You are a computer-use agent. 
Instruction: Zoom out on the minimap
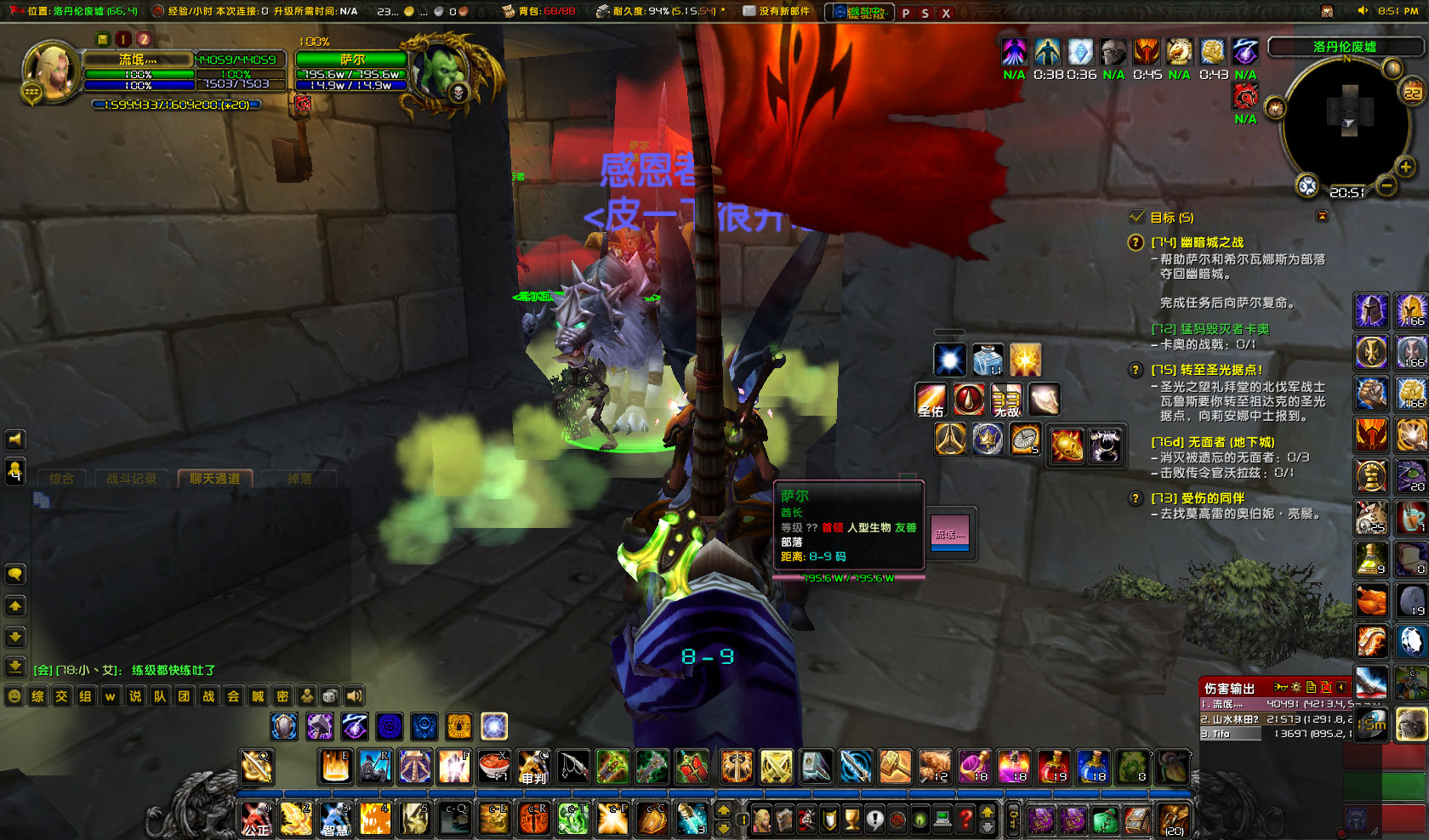coord(1386,185)
